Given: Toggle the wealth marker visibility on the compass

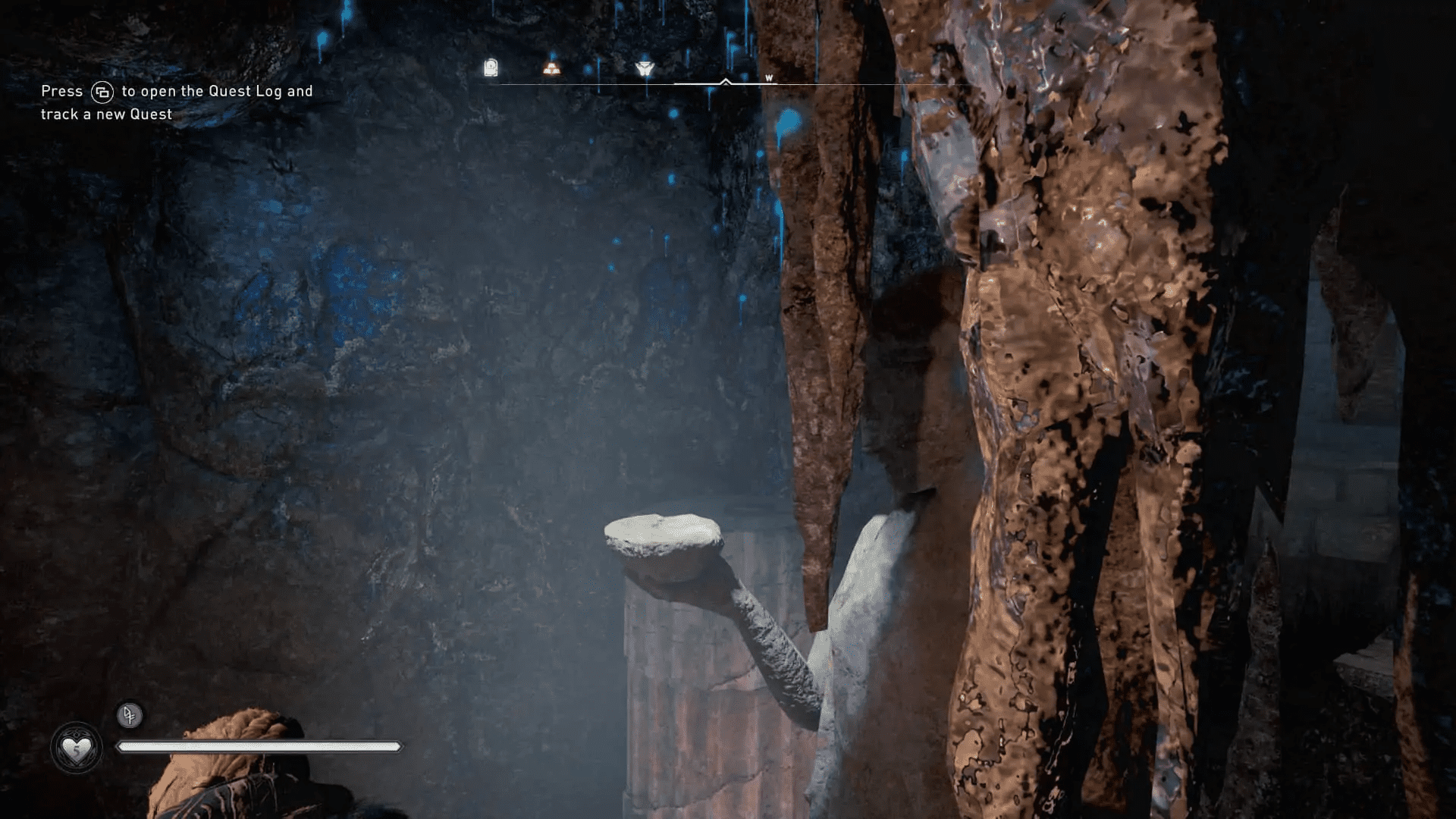Looking at the screenshot, I should [x=551, y=69].
